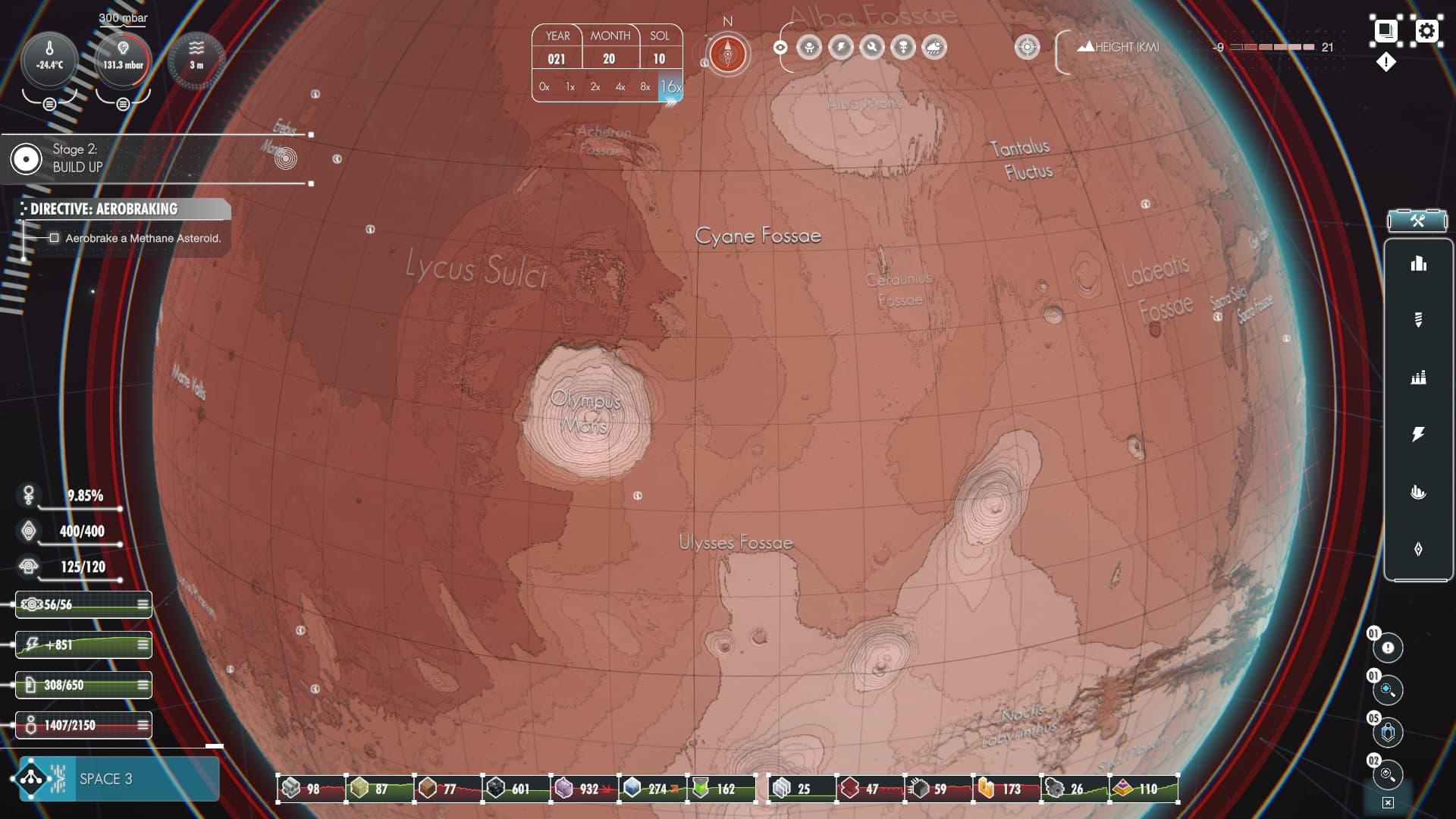Switch game speed to 4x
The height and width of the screenshot is (819, 1456).
(x=620, y=87)
